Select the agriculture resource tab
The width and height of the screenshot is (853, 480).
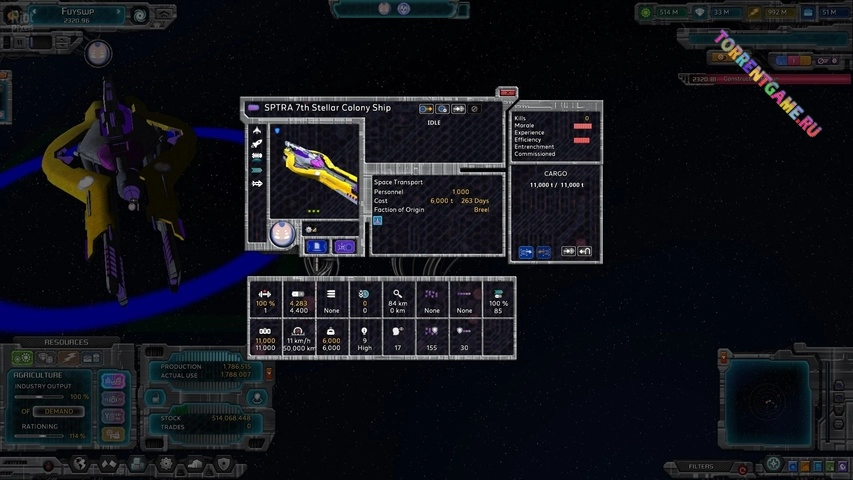22,357
